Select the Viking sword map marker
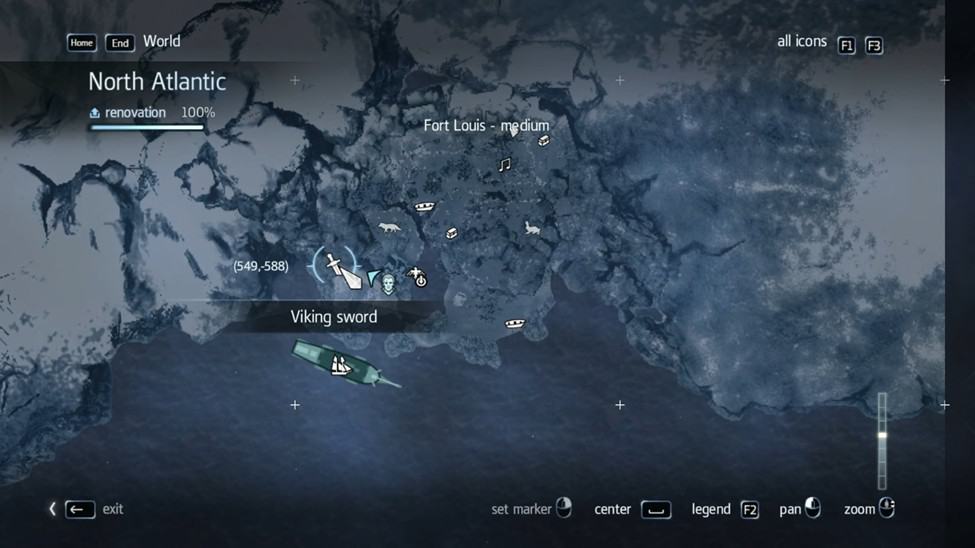Screen dimensions: 975x548 (335, 266)
